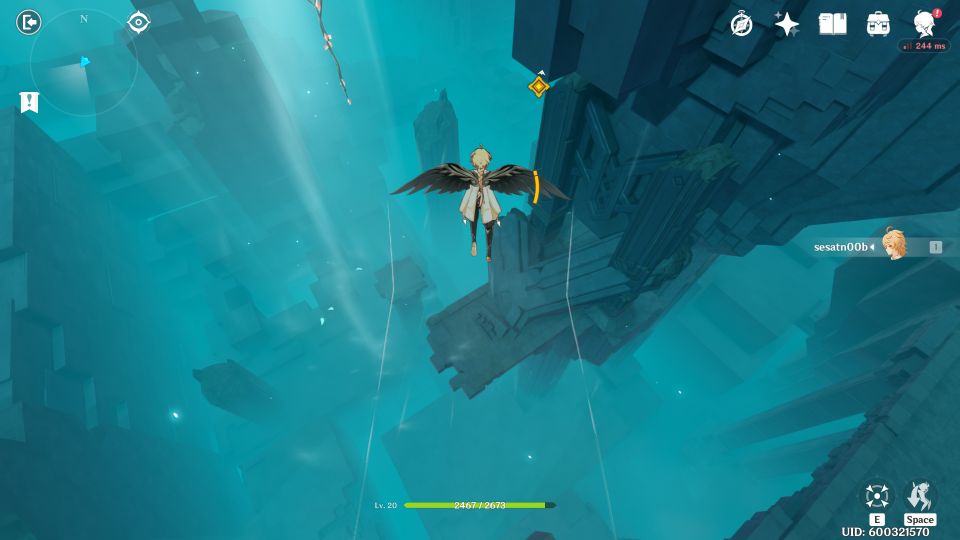This screenshot has height=540, width=960.
Task: Open the compass adventure icon
Action: pos(741,24)
